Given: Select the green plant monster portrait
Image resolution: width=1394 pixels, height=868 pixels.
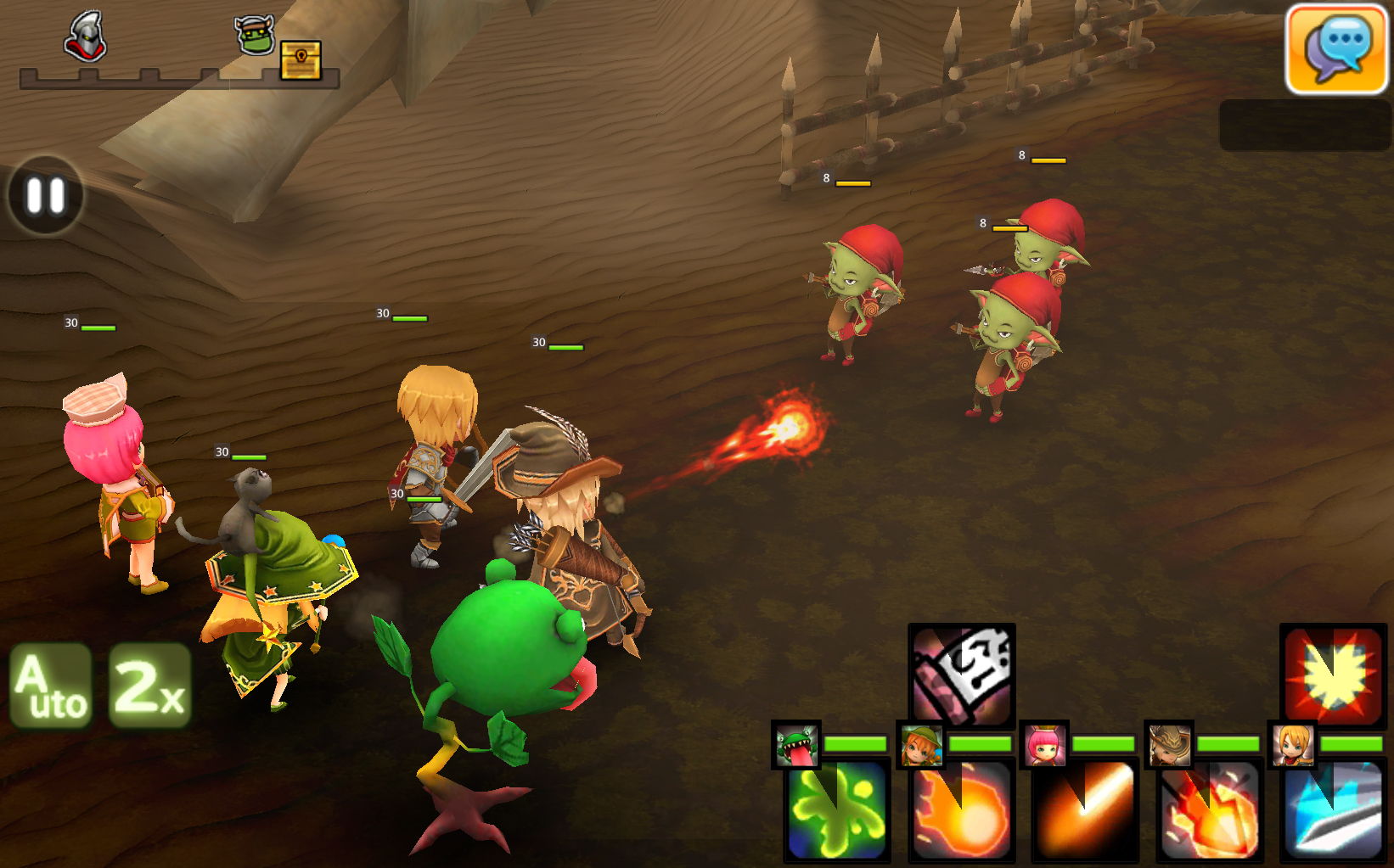Looking at the screenshot, I should [x=796, y=745].
